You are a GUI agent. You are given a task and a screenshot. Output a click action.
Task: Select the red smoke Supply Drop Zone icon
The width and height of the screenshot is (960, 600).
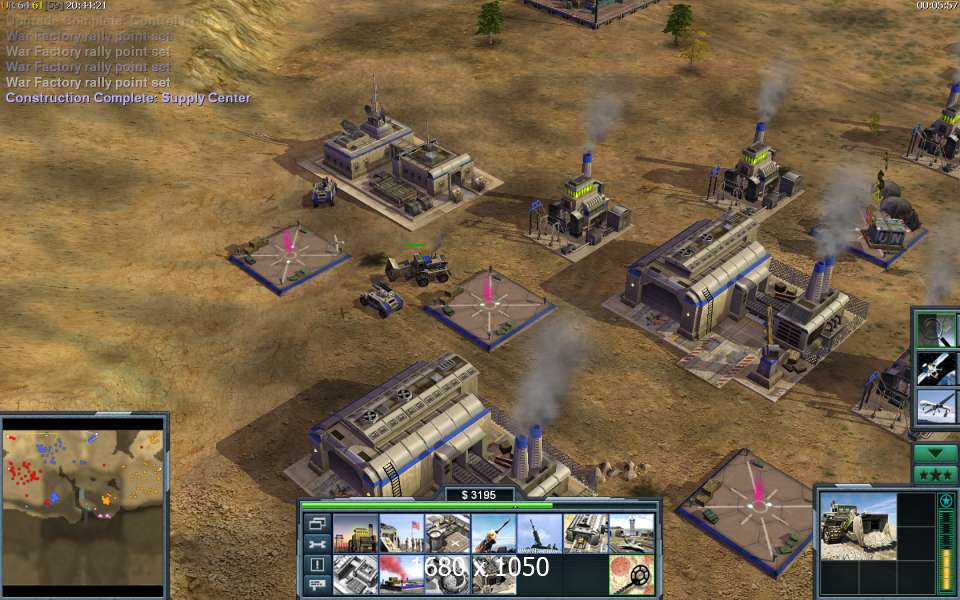(401, 575)
